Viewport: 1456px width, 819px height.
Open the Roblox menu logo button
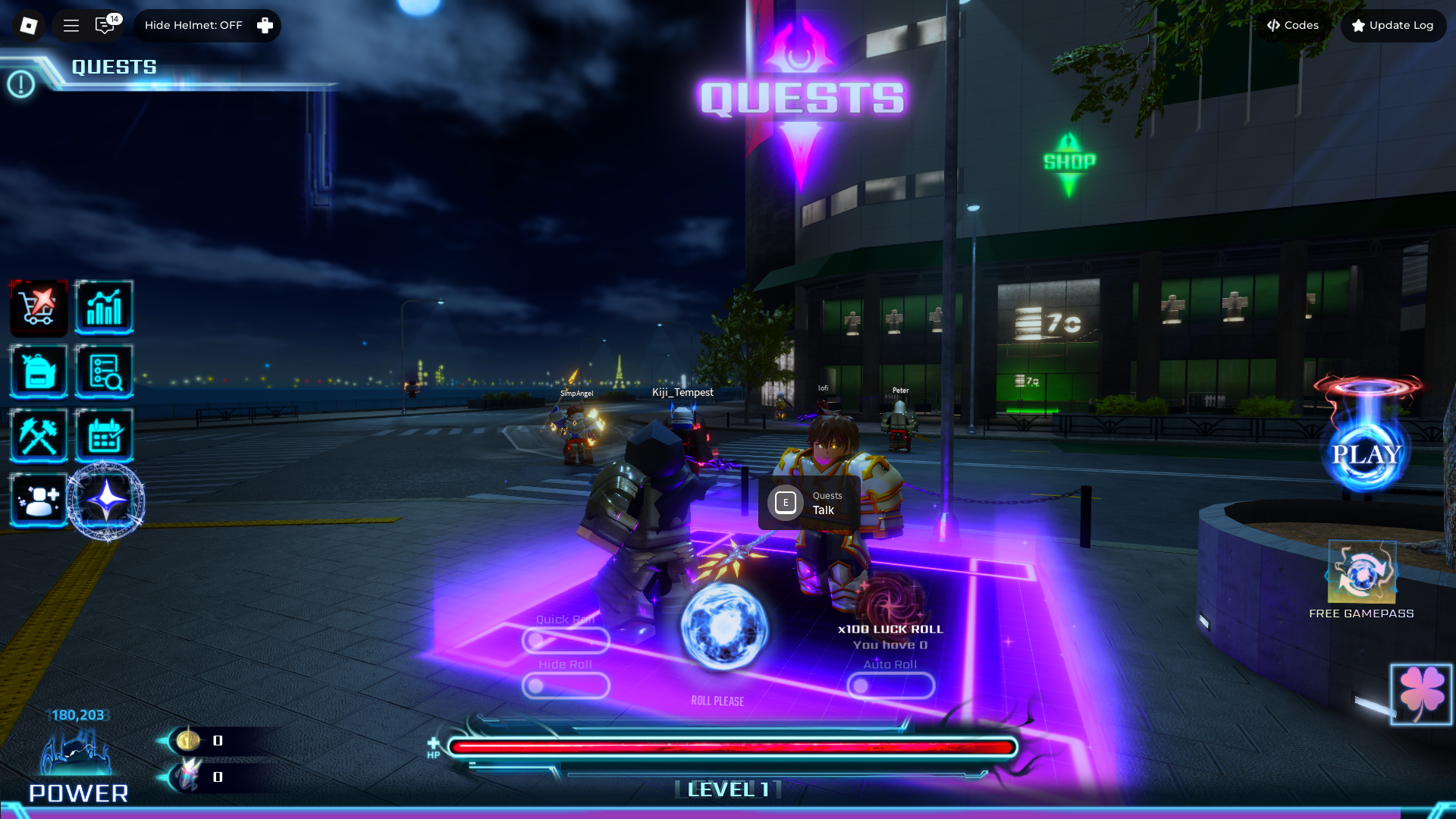tap(28, 26)
